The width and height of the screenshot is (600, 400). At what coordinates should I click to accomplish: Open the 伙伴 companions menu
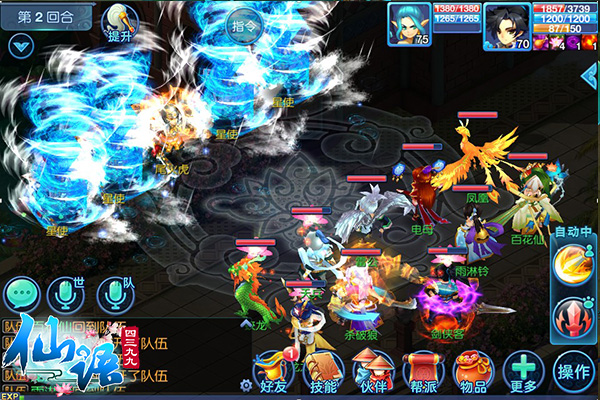tap(373, 371)
